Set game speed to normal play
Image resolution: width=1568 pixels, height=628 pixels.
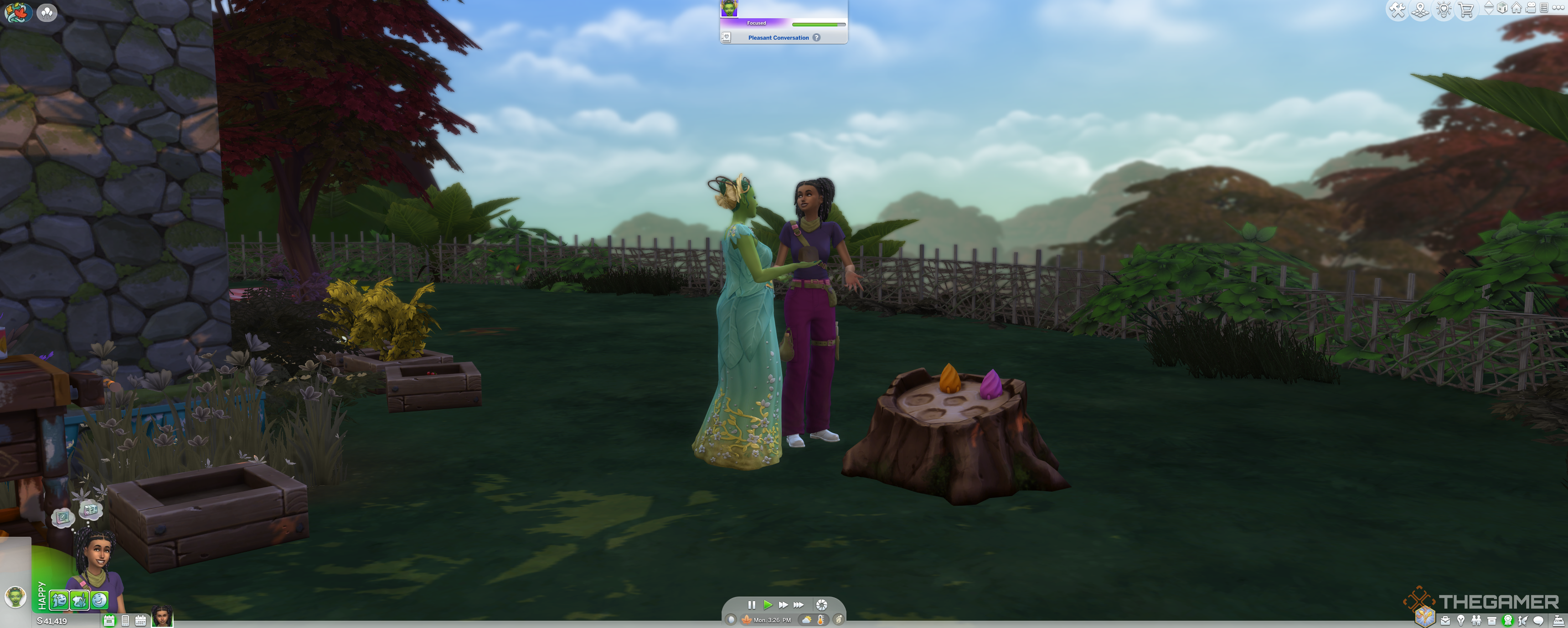pos(768,605)
